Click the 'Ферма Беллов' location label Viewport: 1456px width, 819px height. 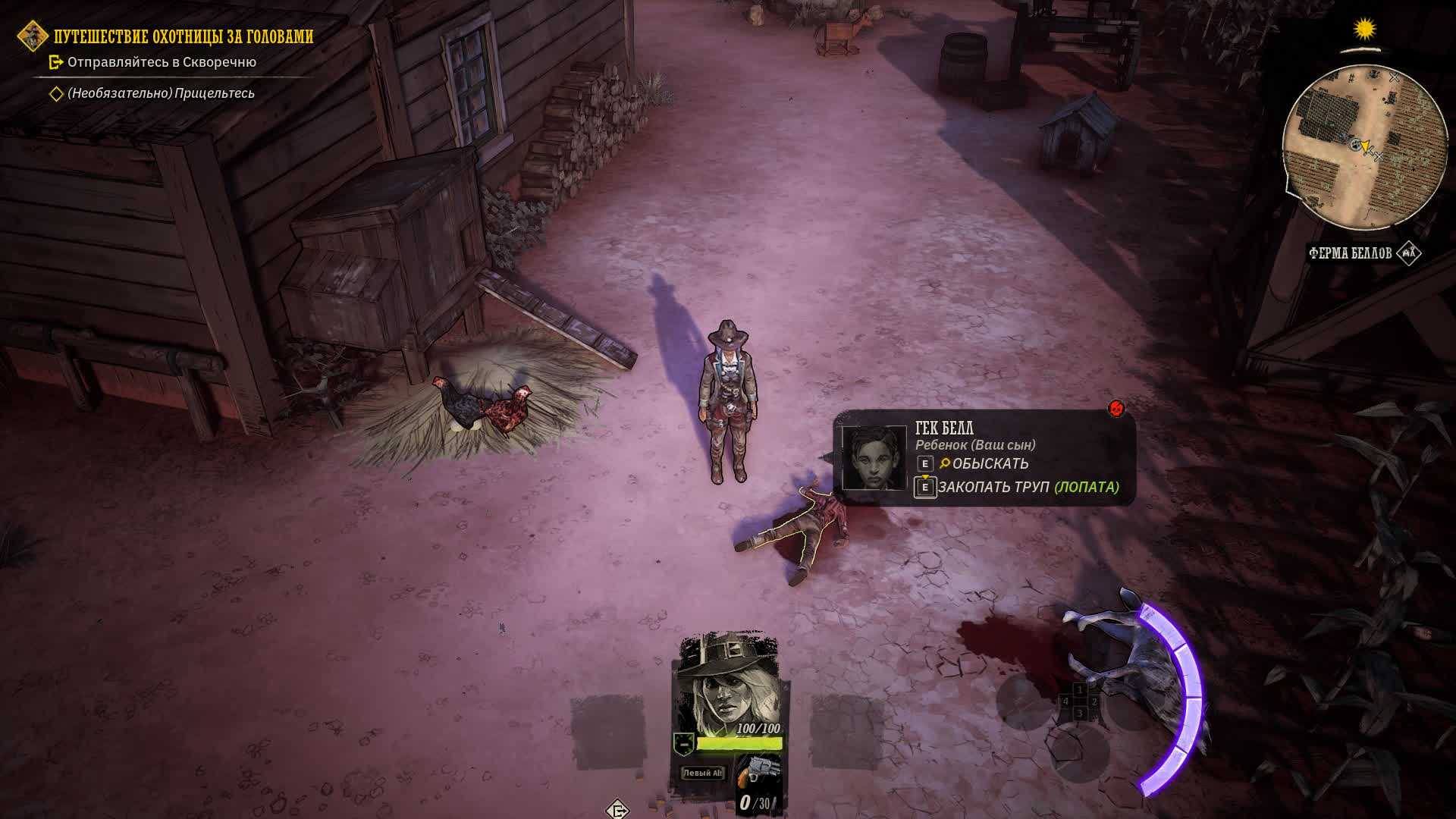coord(1350,253)
